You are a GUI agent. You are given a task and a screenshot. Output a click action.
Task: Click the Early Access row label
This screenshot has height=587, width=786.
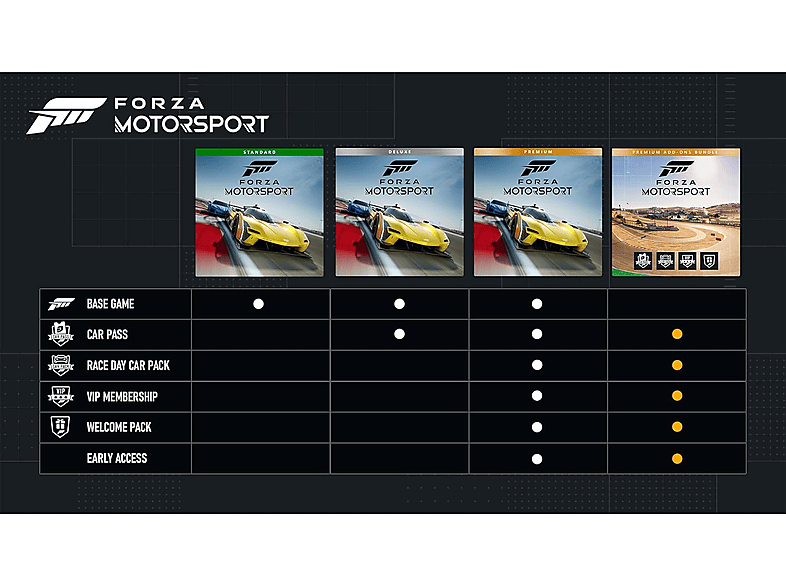click(116, 459)
